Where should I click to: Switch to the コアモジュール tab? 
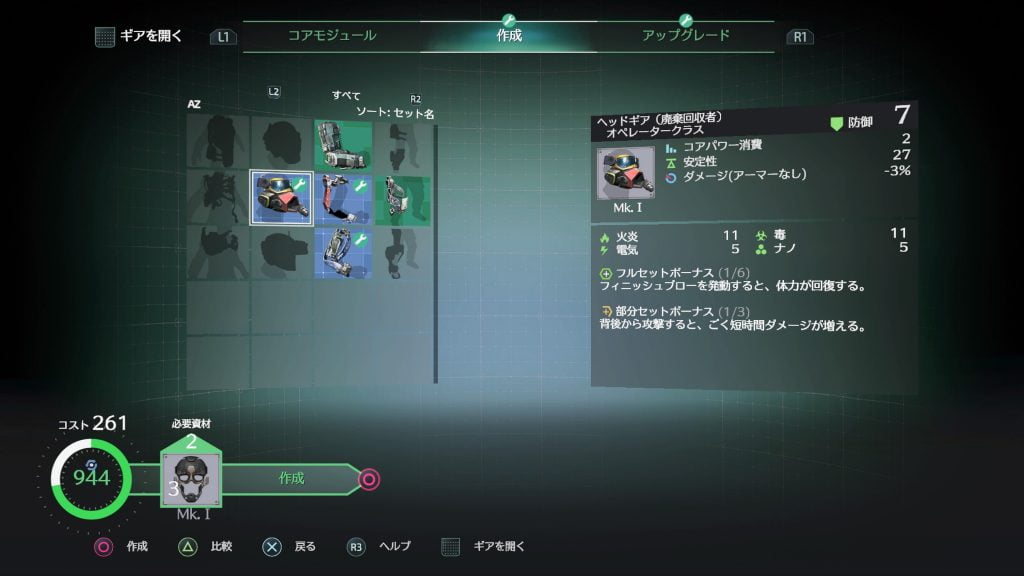click(x=332, y=36)
